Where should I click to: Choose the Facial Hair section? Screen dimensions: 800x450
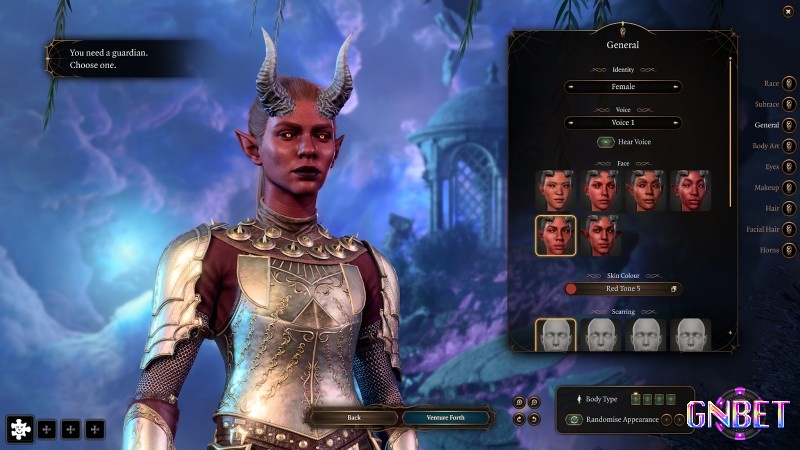point(789,229)
